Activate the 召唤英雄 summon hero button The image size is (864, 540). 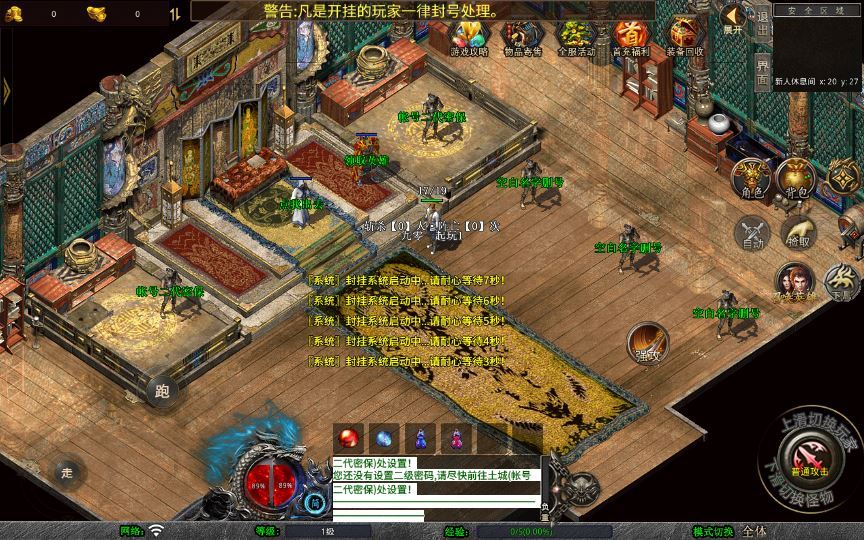click(796, 282)
